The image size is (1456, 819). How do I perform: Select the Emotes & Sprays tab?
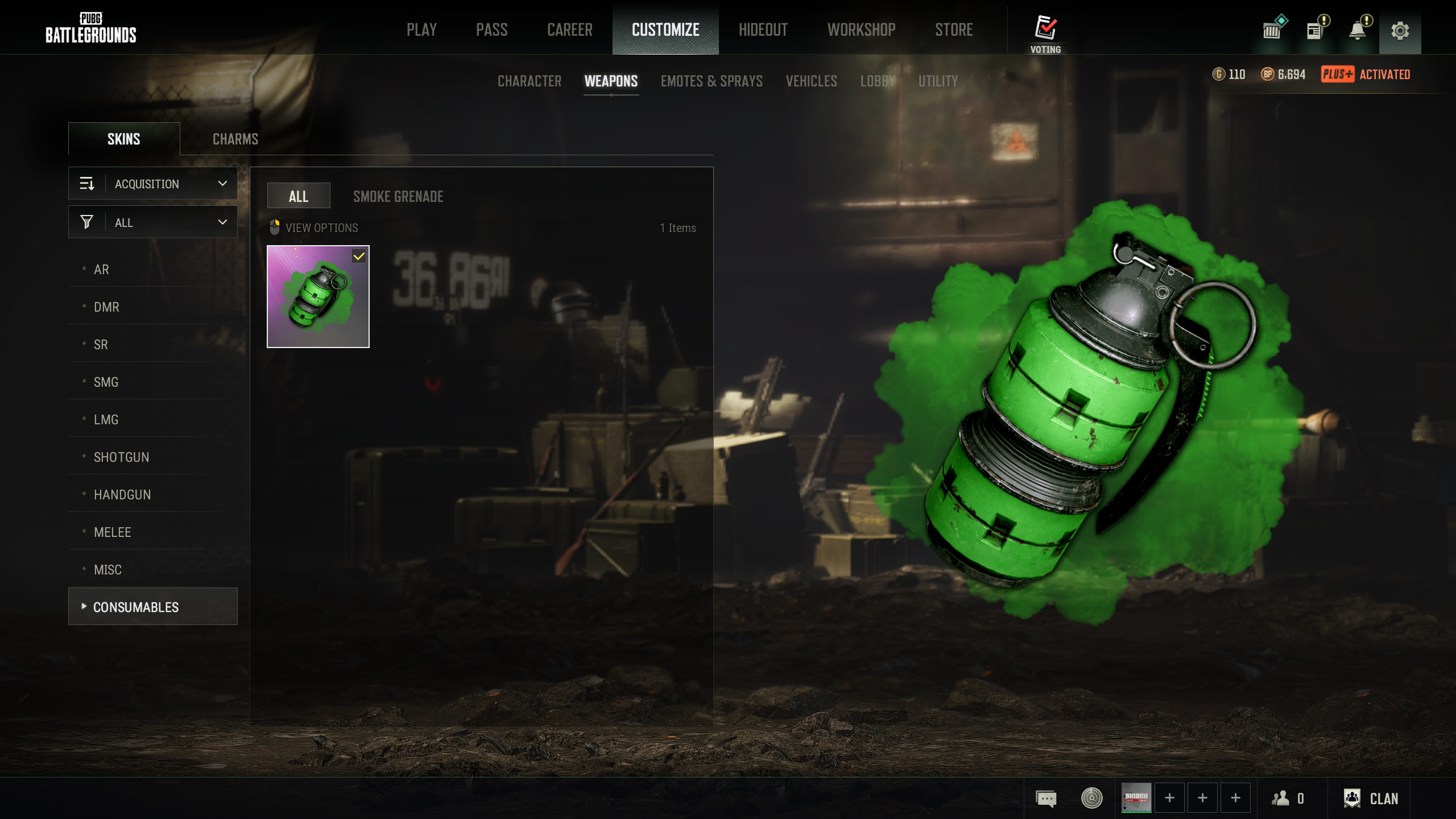coord(712,81)
